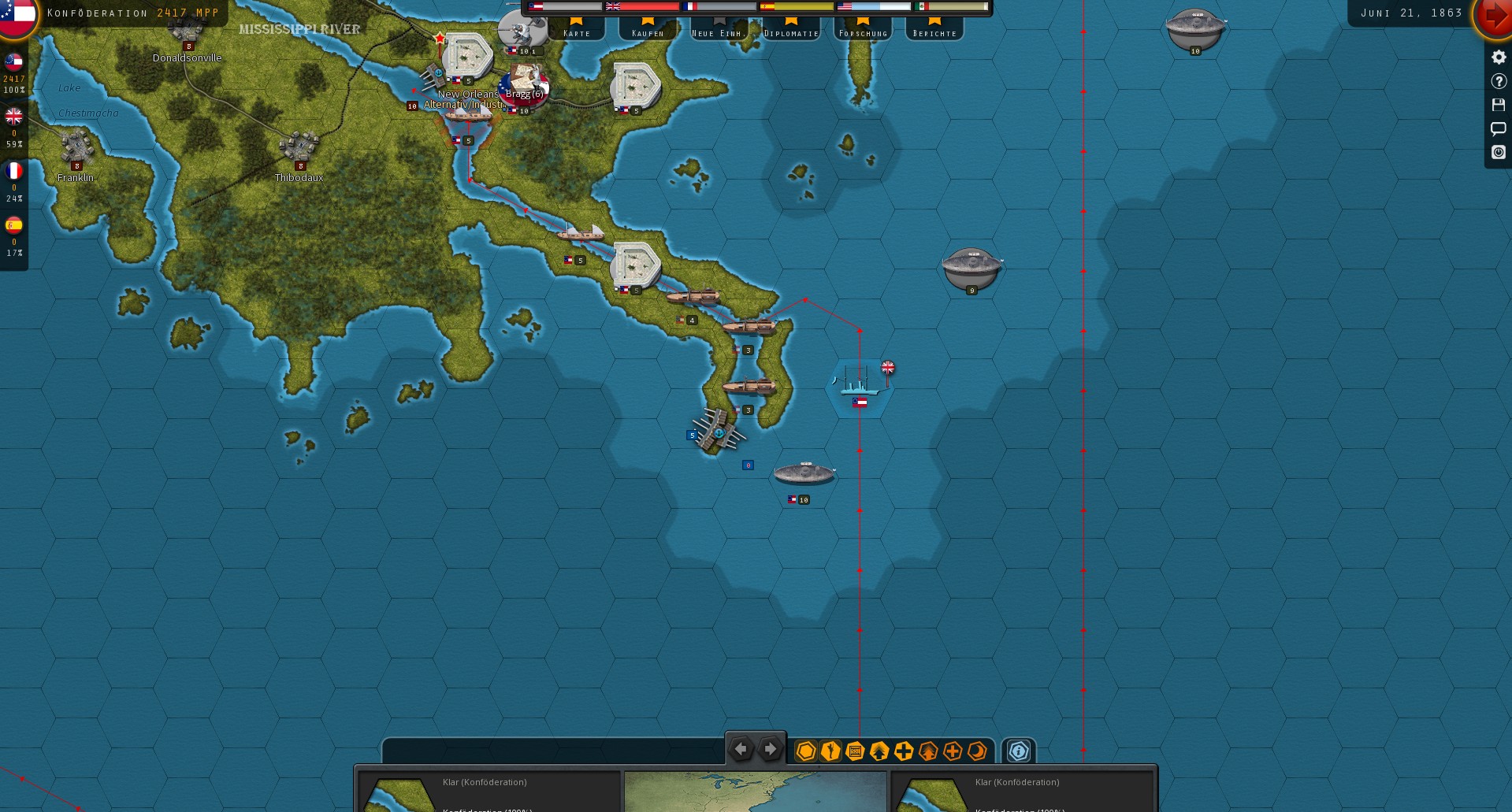Open the Forschung research screen
This screenshot has height=812, width=1512.
click(863, 28)
